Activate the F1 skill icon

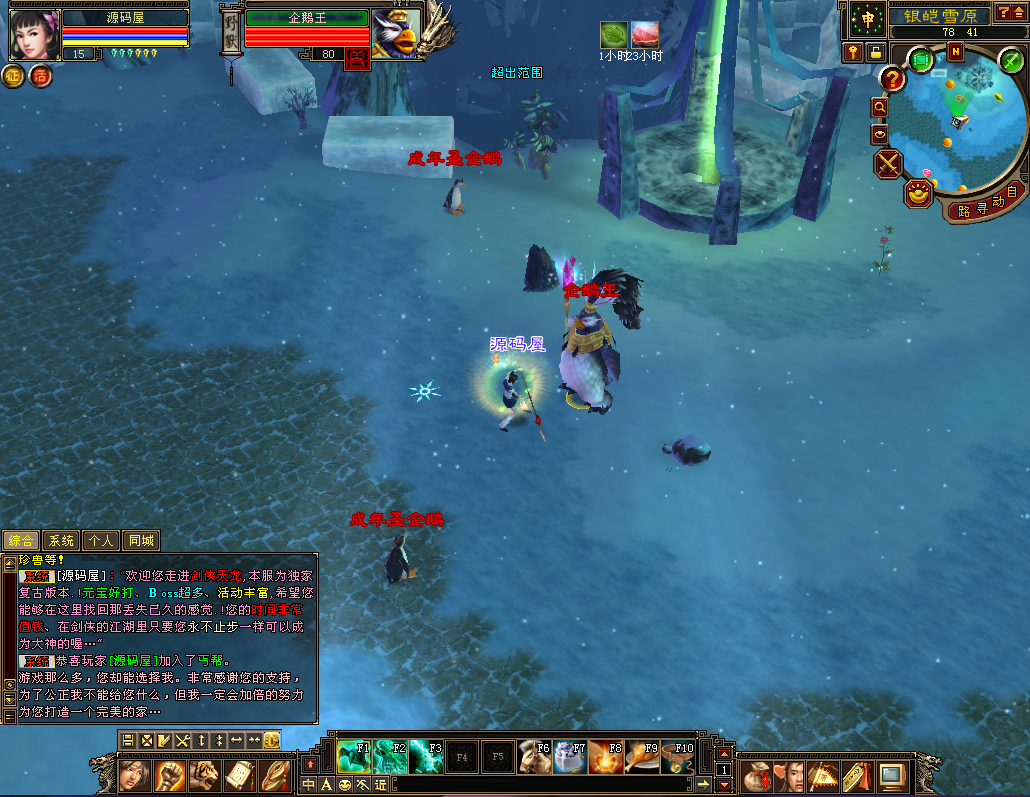pos(354,757)
